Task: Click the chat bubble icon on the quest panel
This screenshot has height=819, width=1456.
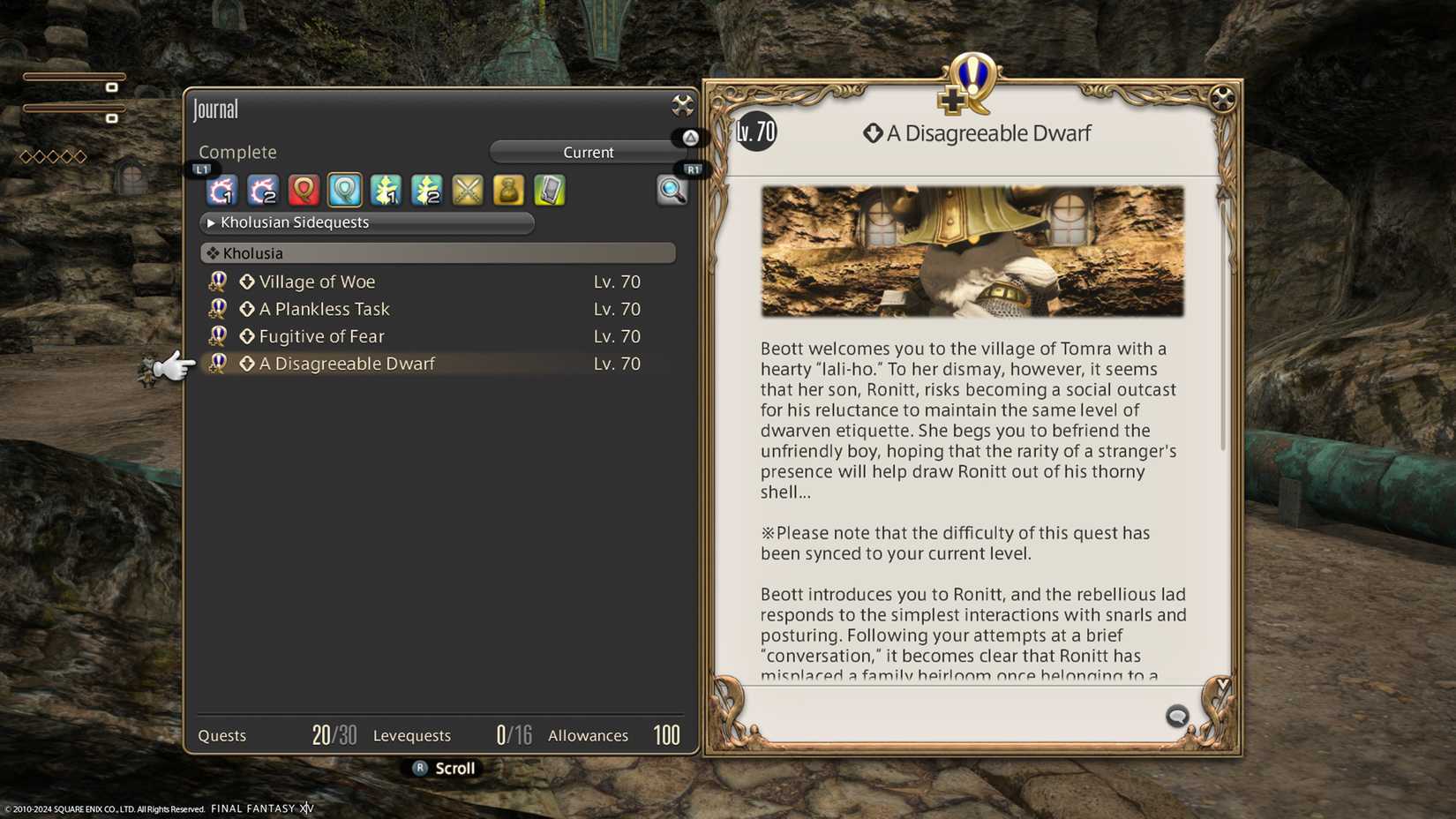Action: pyautogui.click(x=1177, y=718)
